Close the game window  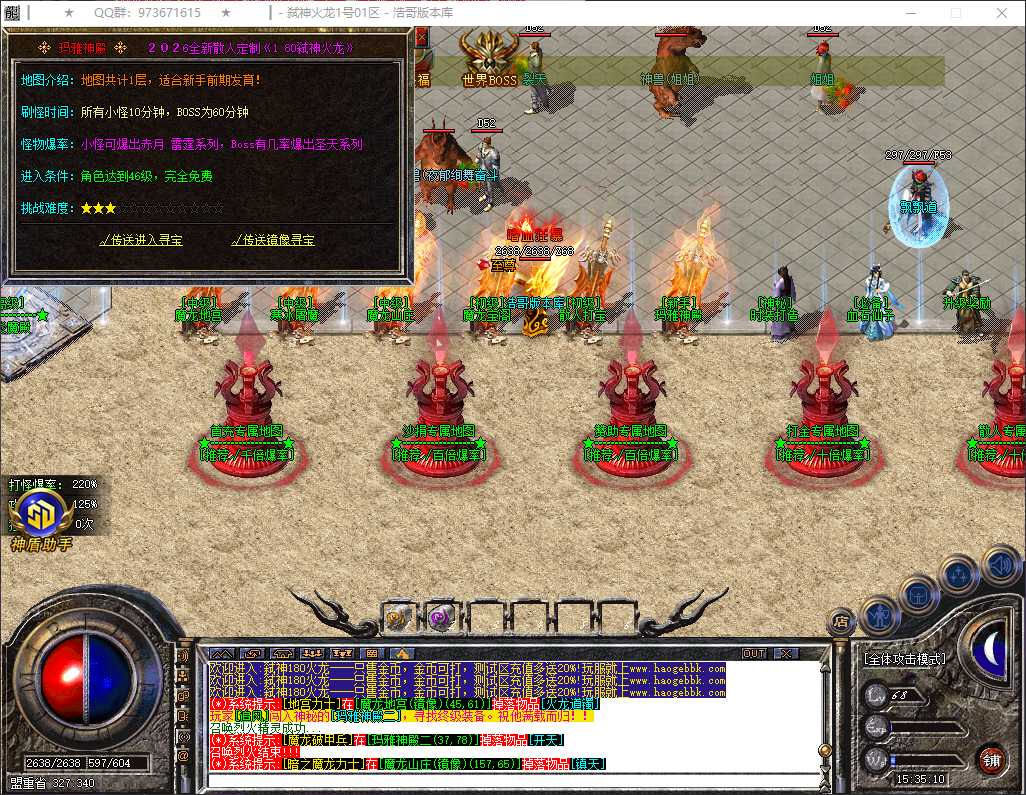[x=1001, y=13]
